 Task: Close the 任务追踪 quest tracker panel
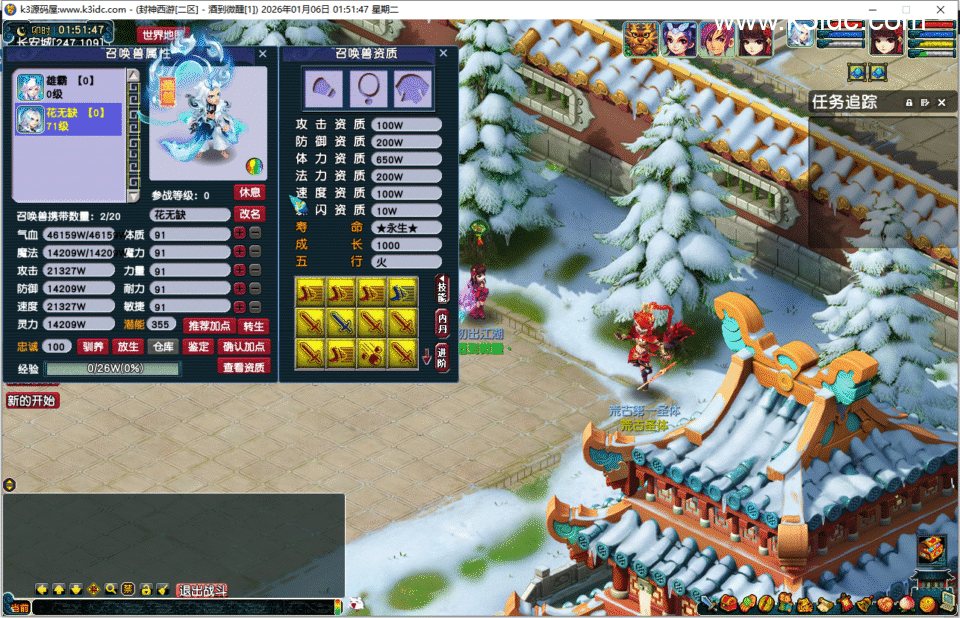941,102
